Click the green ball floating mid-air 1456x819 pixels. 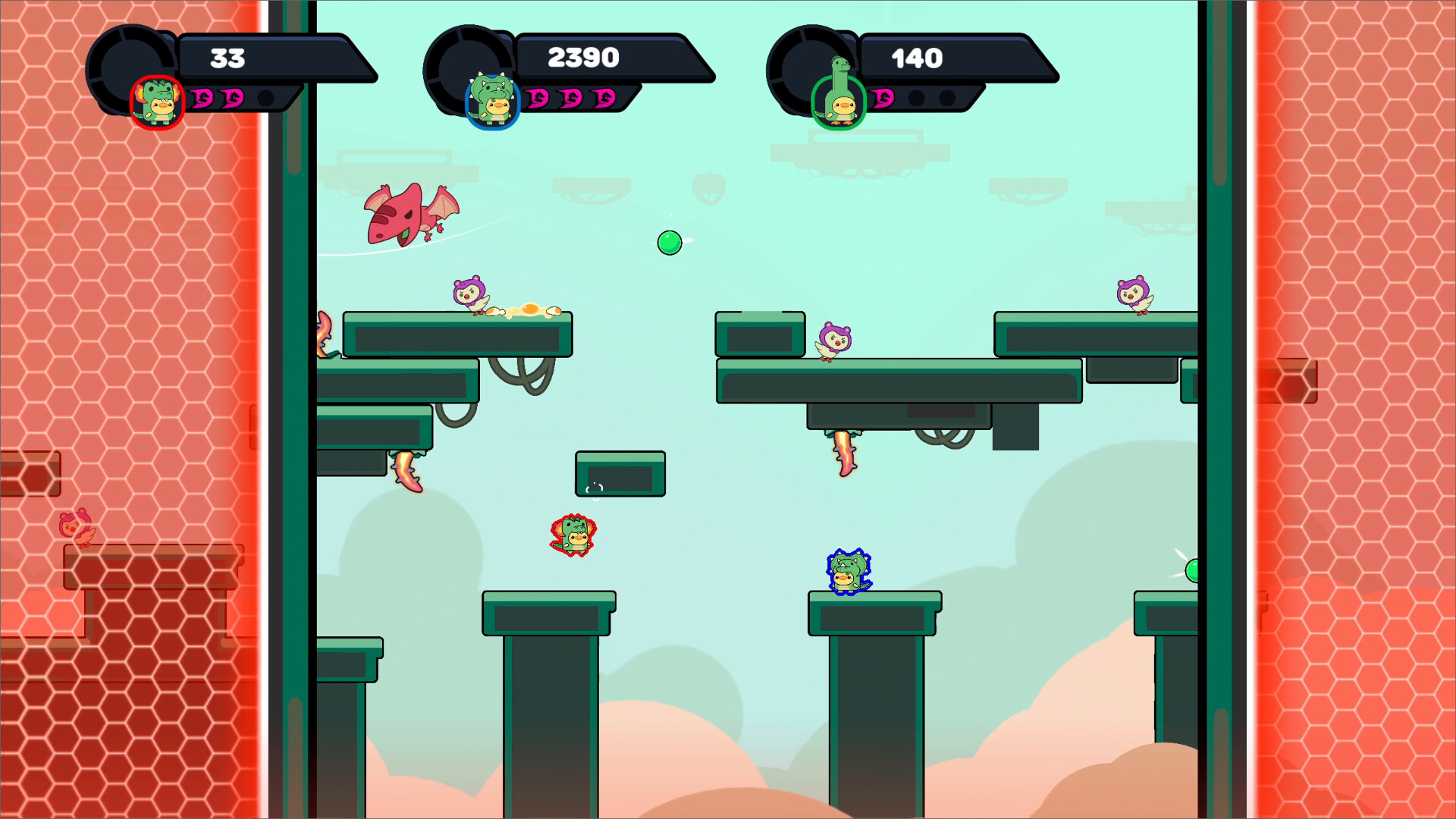tap(668, 243)
